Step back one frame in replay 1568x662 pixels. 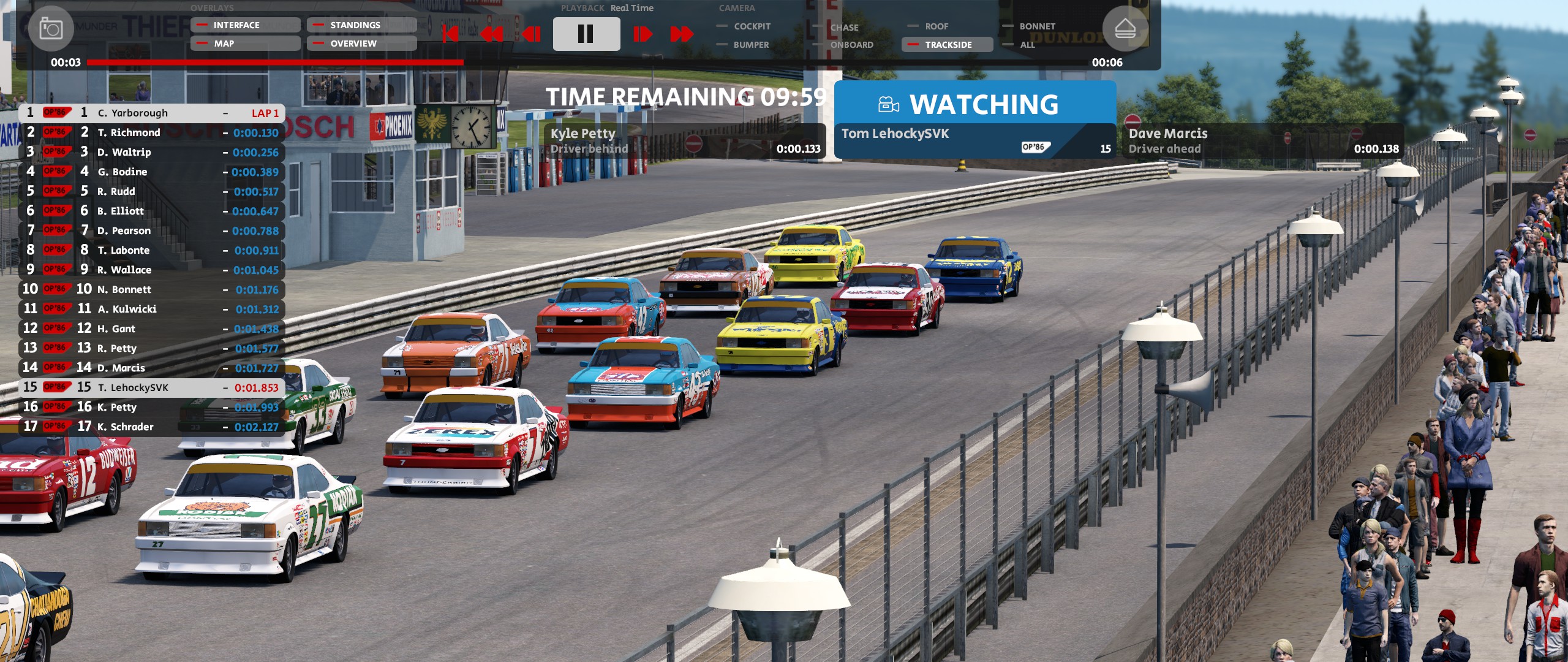[532, 34]
